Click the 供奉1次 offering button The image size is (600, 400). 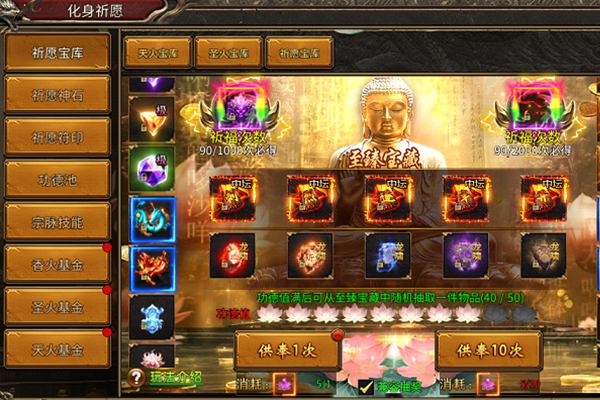287,351
